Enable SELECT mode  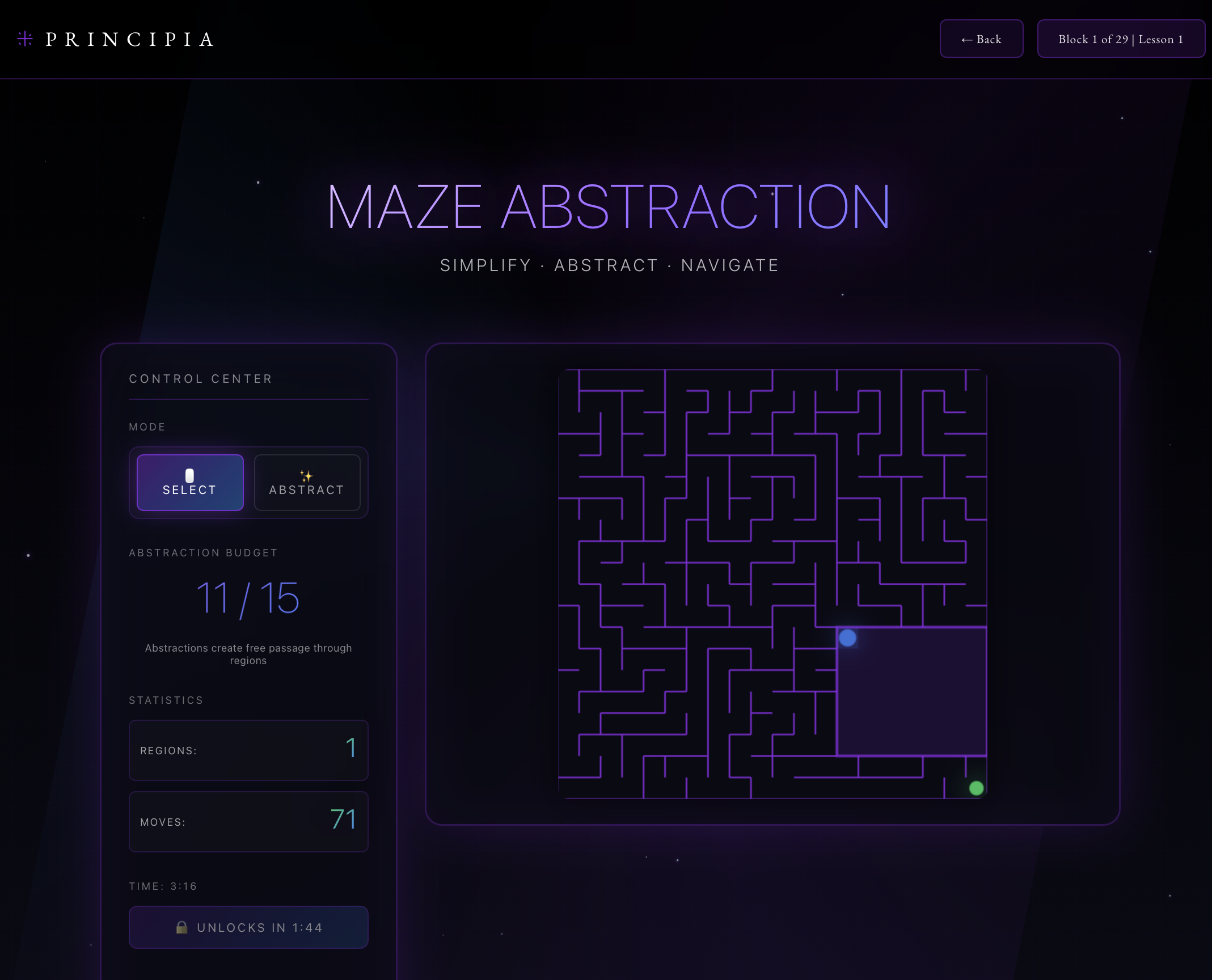(189, 483)
